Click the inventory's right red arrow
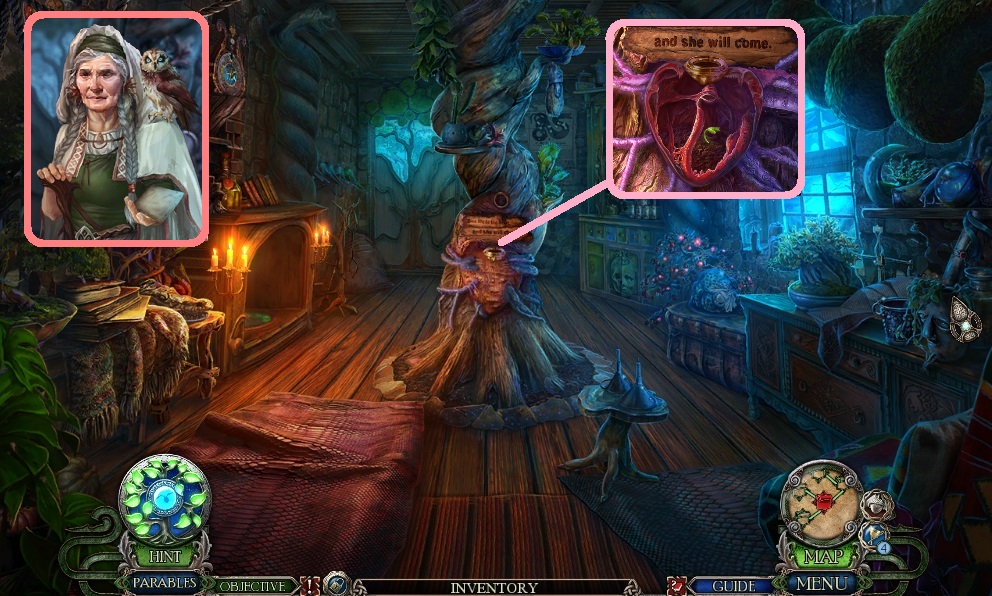992x596 pixels. [x=677, y=584]
